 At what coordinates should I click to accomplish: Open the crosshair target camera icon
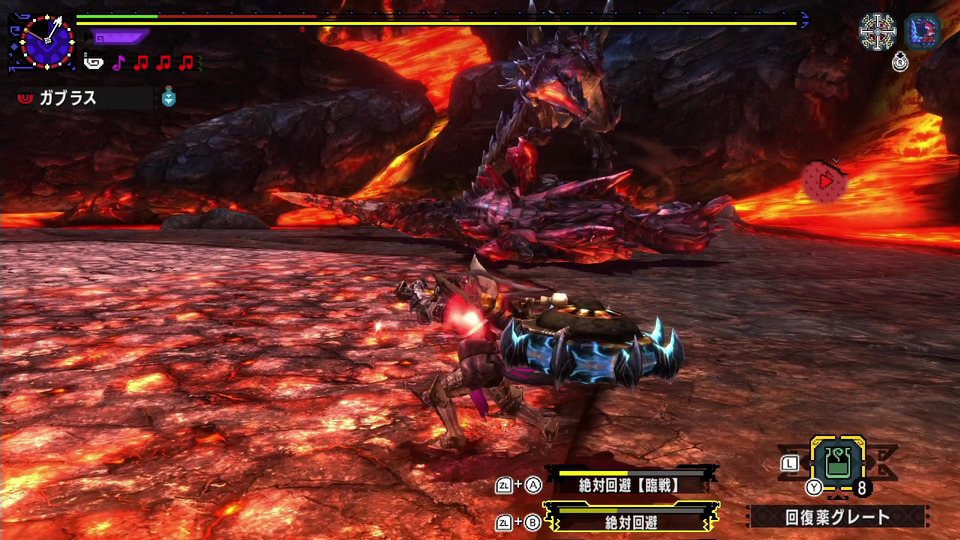point(877,32)
